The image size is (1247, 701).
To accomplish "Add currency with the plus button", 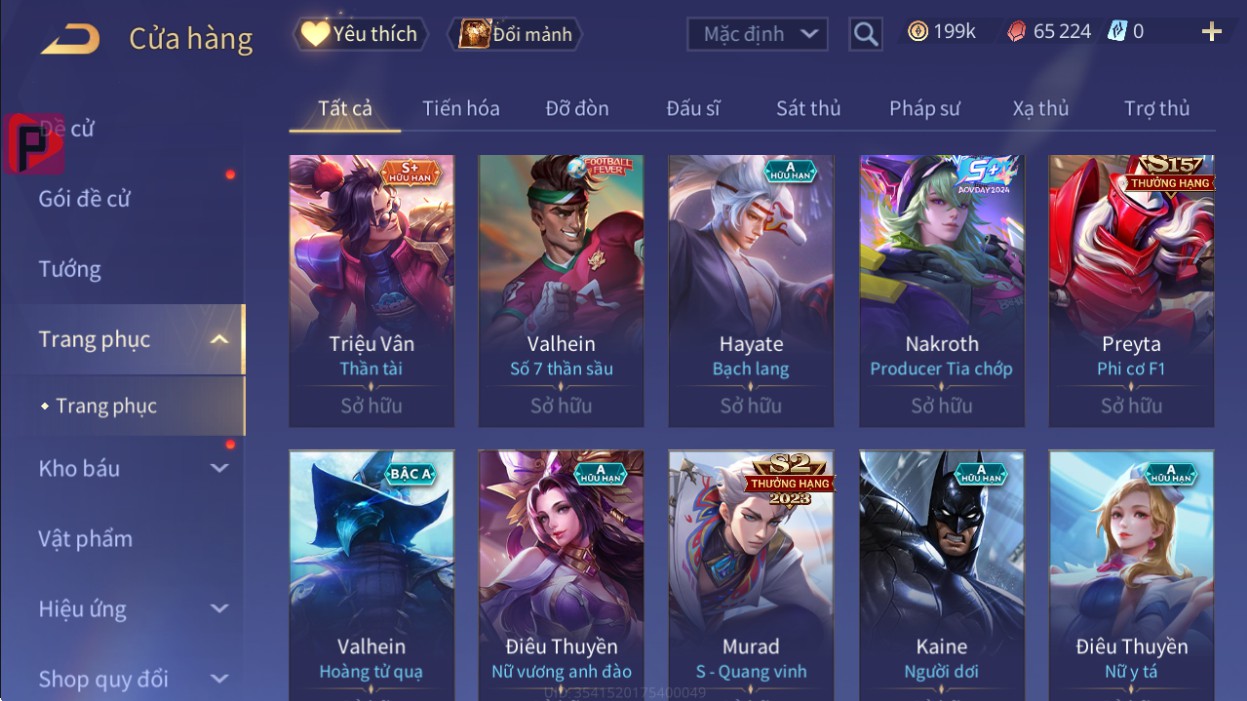I will tap(1211, 32).
